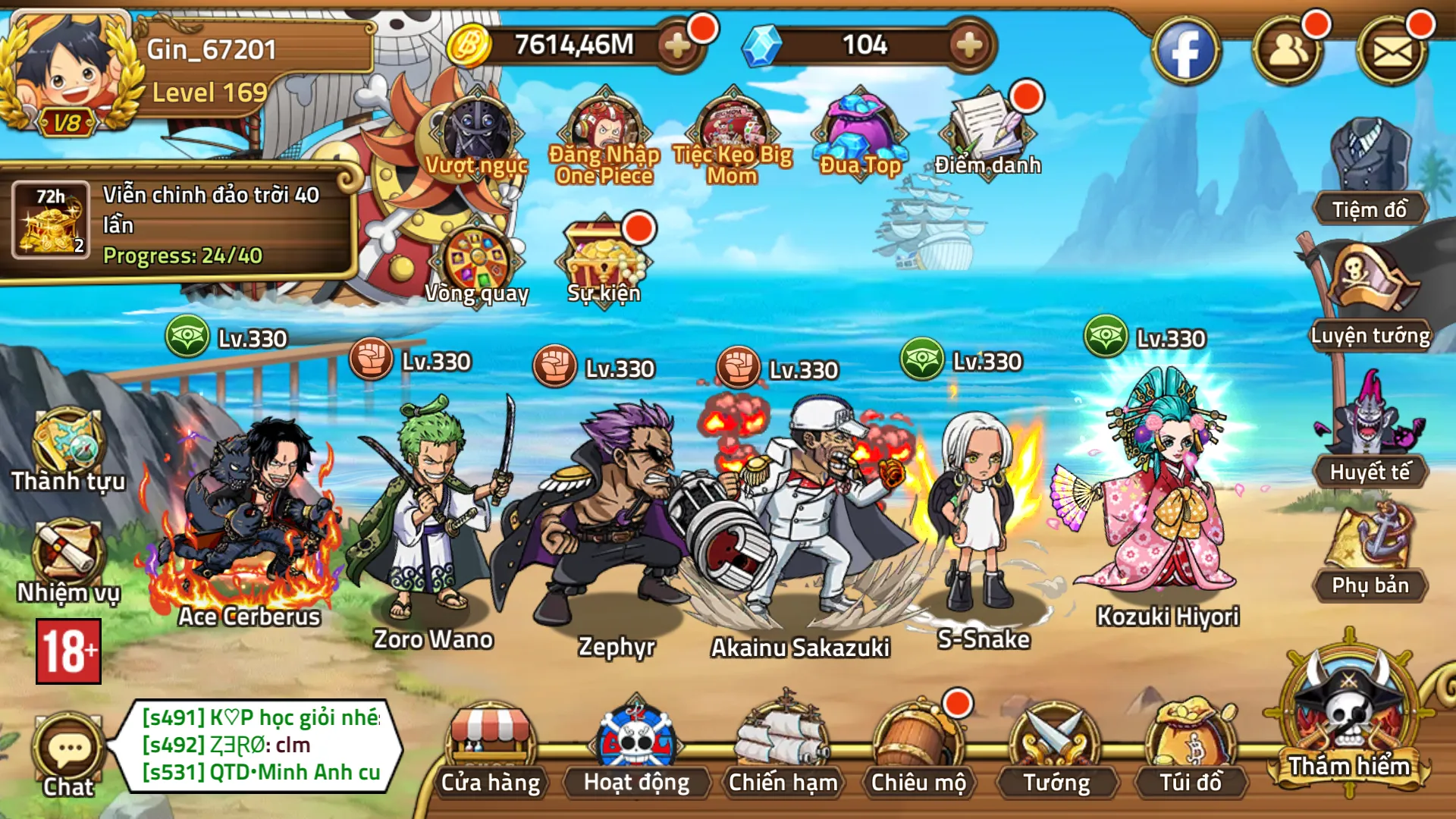Open the Cửa hàng shop

(491, 751)
